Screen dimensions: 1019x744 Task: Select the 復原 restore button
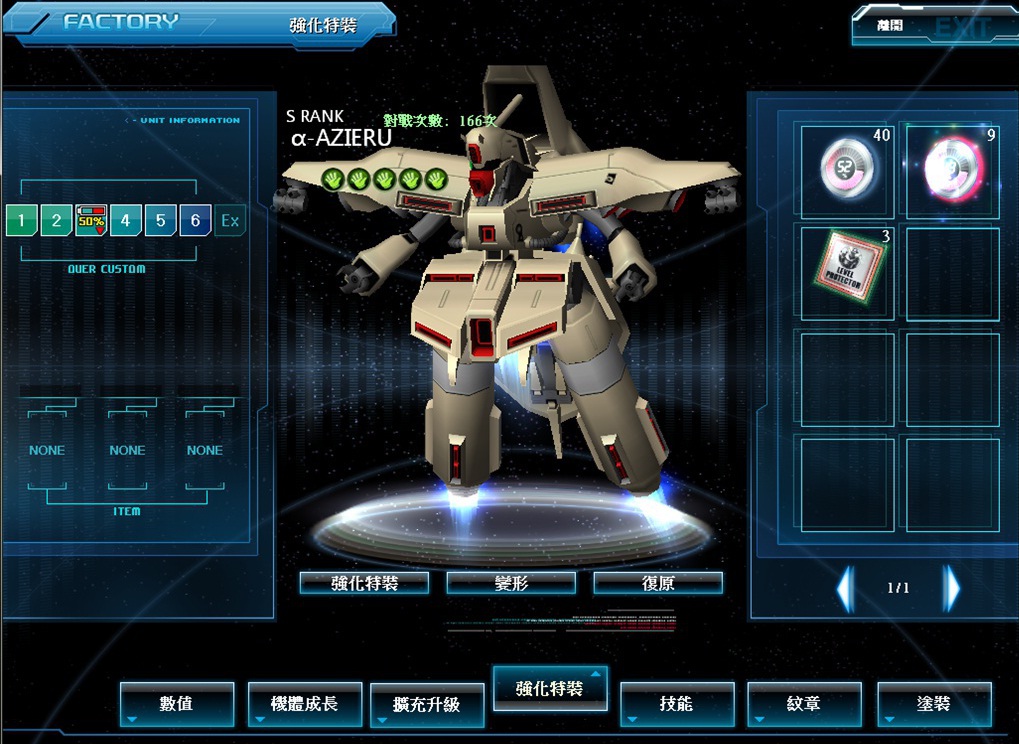click(657, 583)
